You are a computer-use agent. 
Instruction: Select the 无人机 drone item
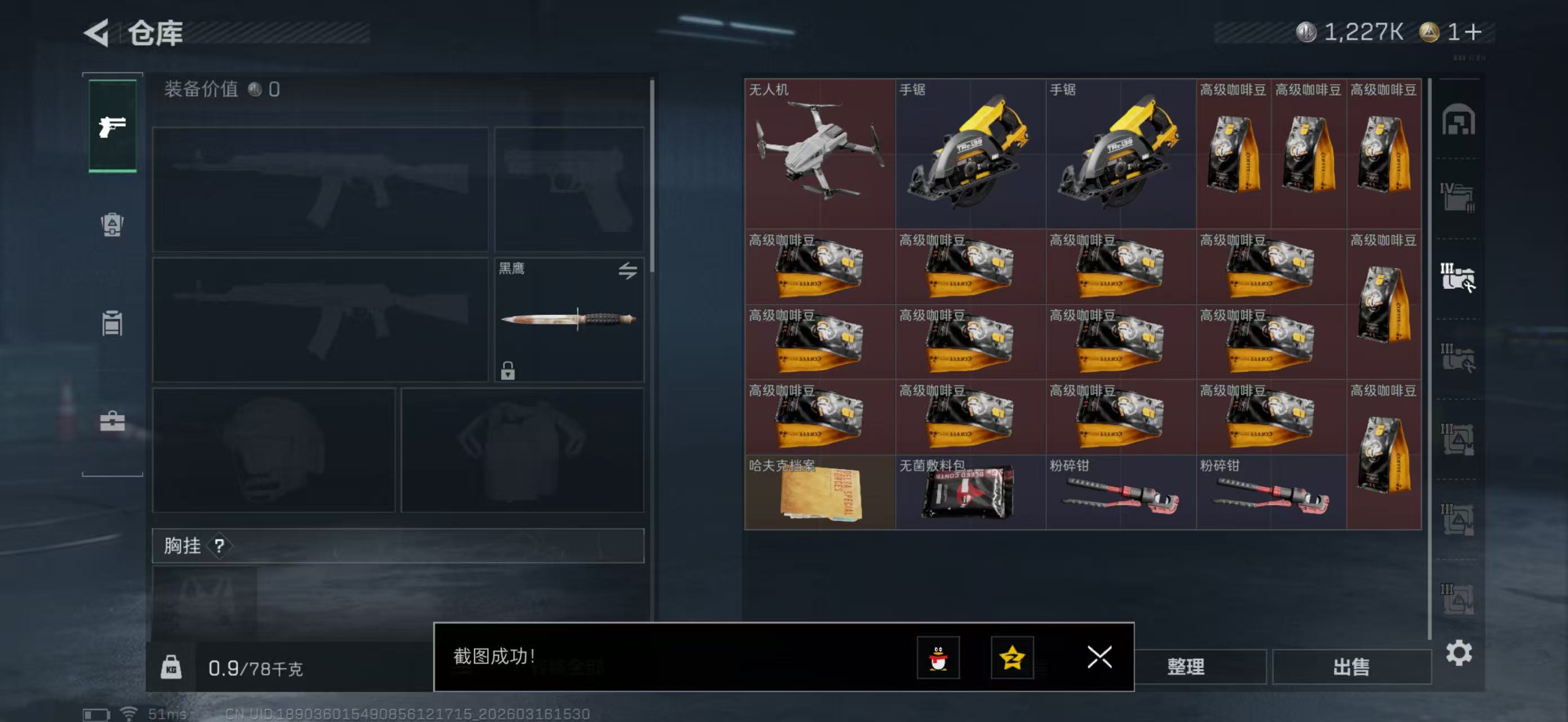(x=819, y=153)
